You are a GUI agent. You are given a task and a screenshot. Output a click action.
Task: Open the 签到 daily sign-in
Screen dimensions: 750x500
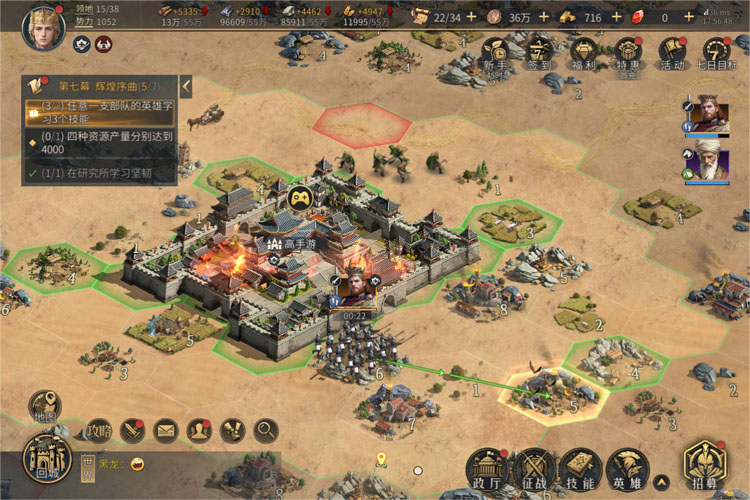tap(540, 52)
